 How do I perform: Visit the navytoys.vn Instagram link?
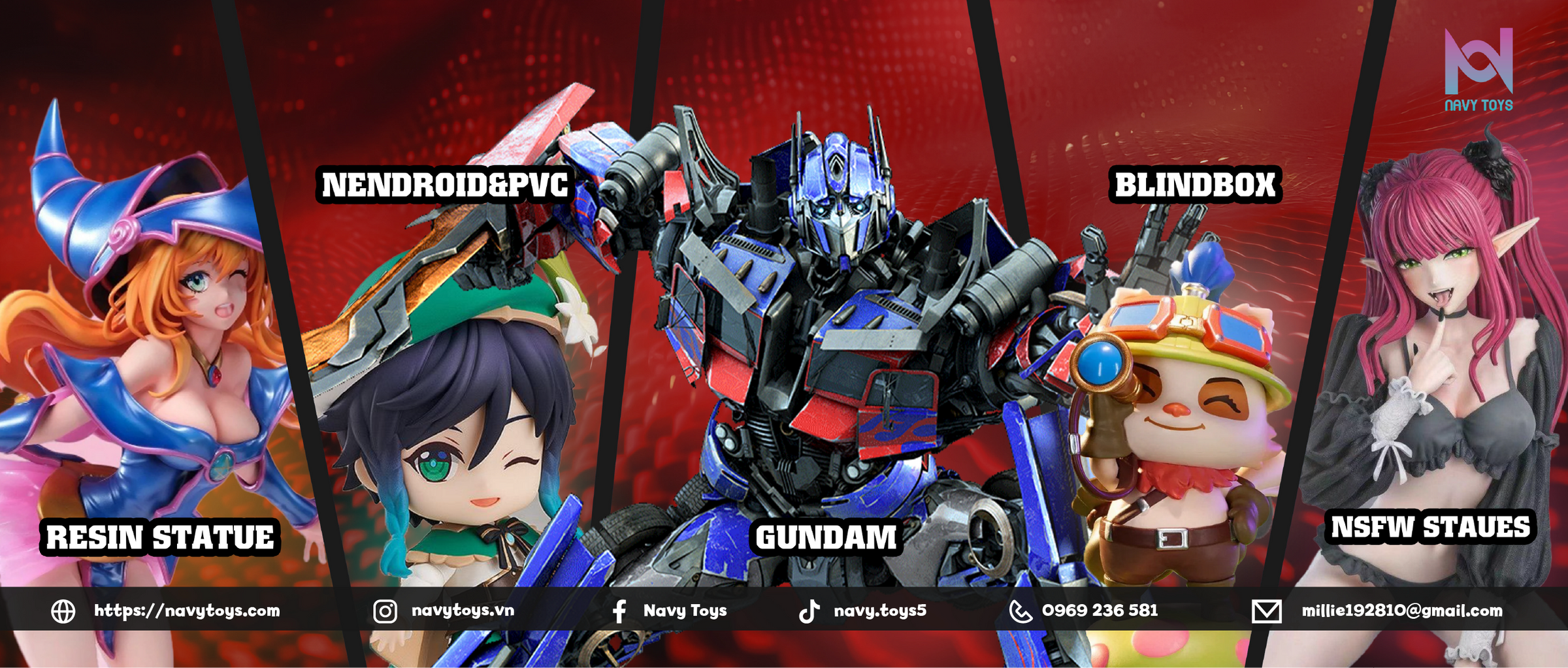(x=463, y=611)
